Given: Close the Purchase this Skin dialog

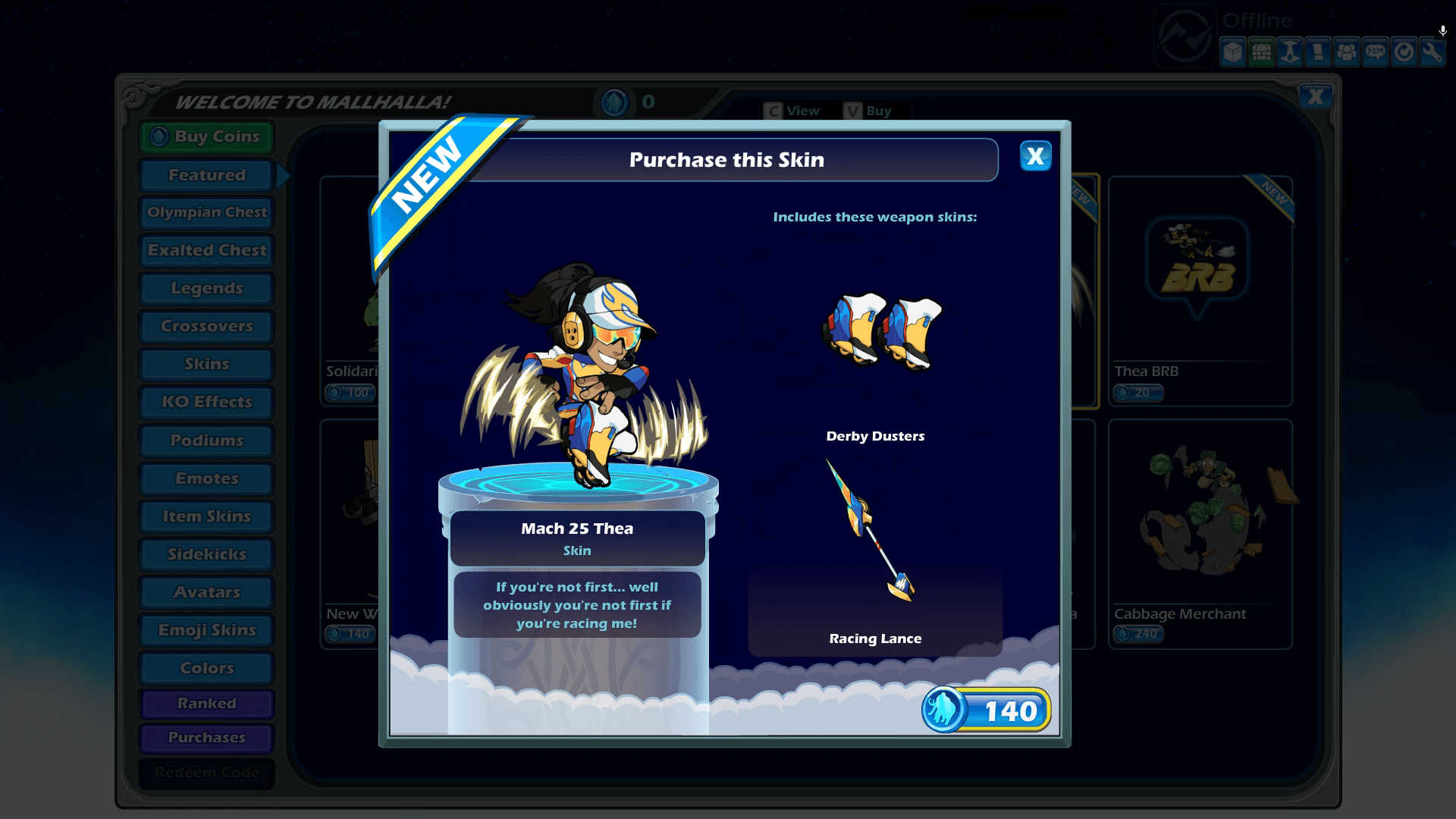Looking at the screenshot, I should pyautogui.click(x=1035, y=157).
